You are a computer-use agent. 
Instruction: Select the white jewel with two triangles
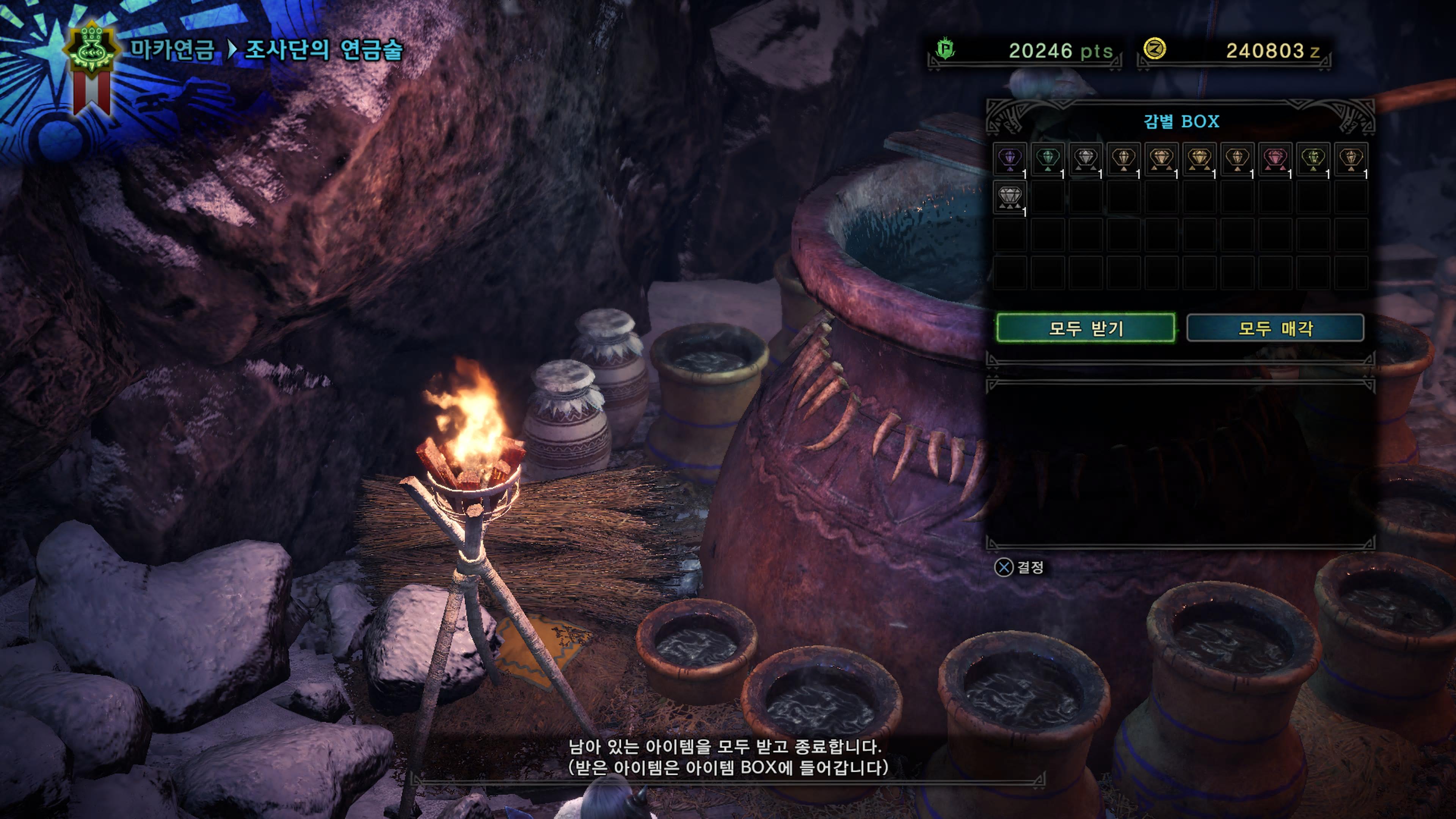[x=1086, y=159]
